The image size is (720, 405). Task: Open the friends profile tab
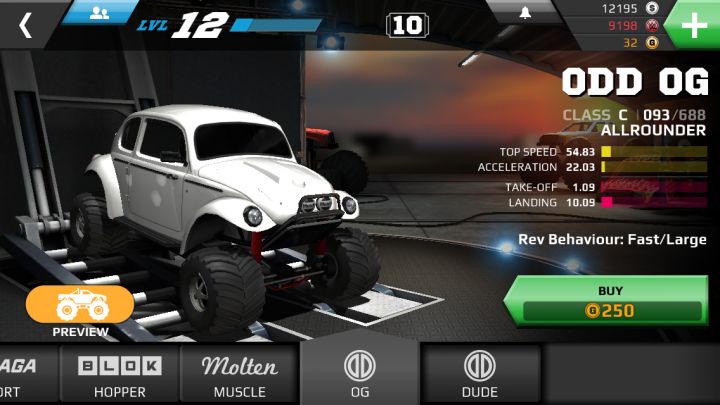coord(99,12)
